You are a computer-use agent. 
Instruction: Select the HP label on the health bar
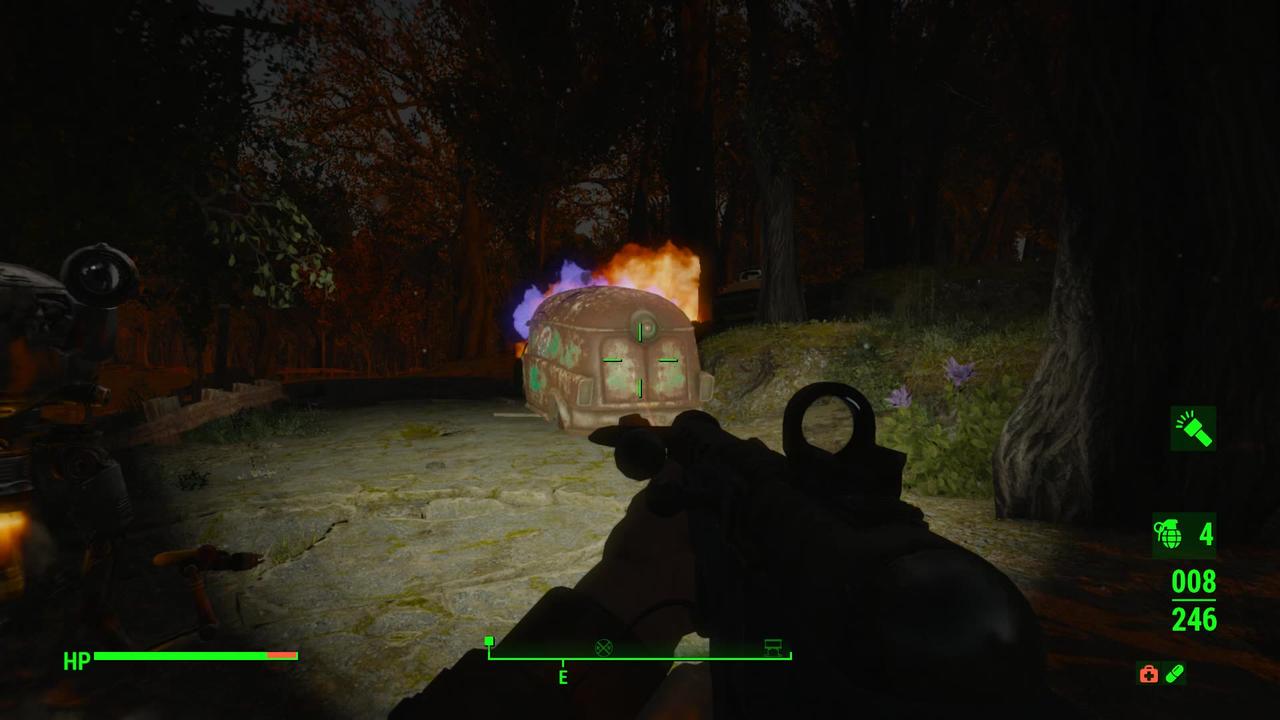(x=77, y=660)
